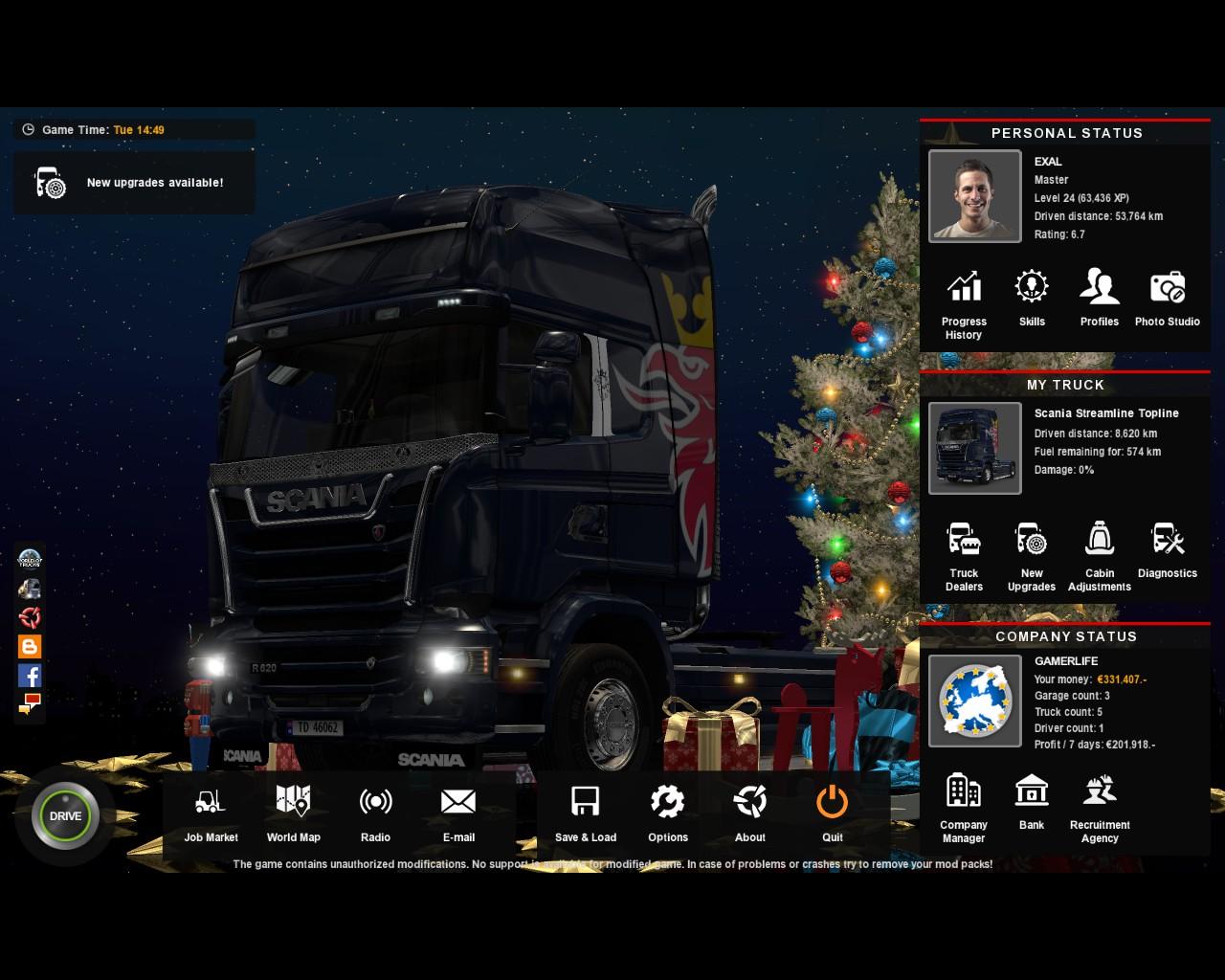Click the green DRIVE button

tap(64, 815)
